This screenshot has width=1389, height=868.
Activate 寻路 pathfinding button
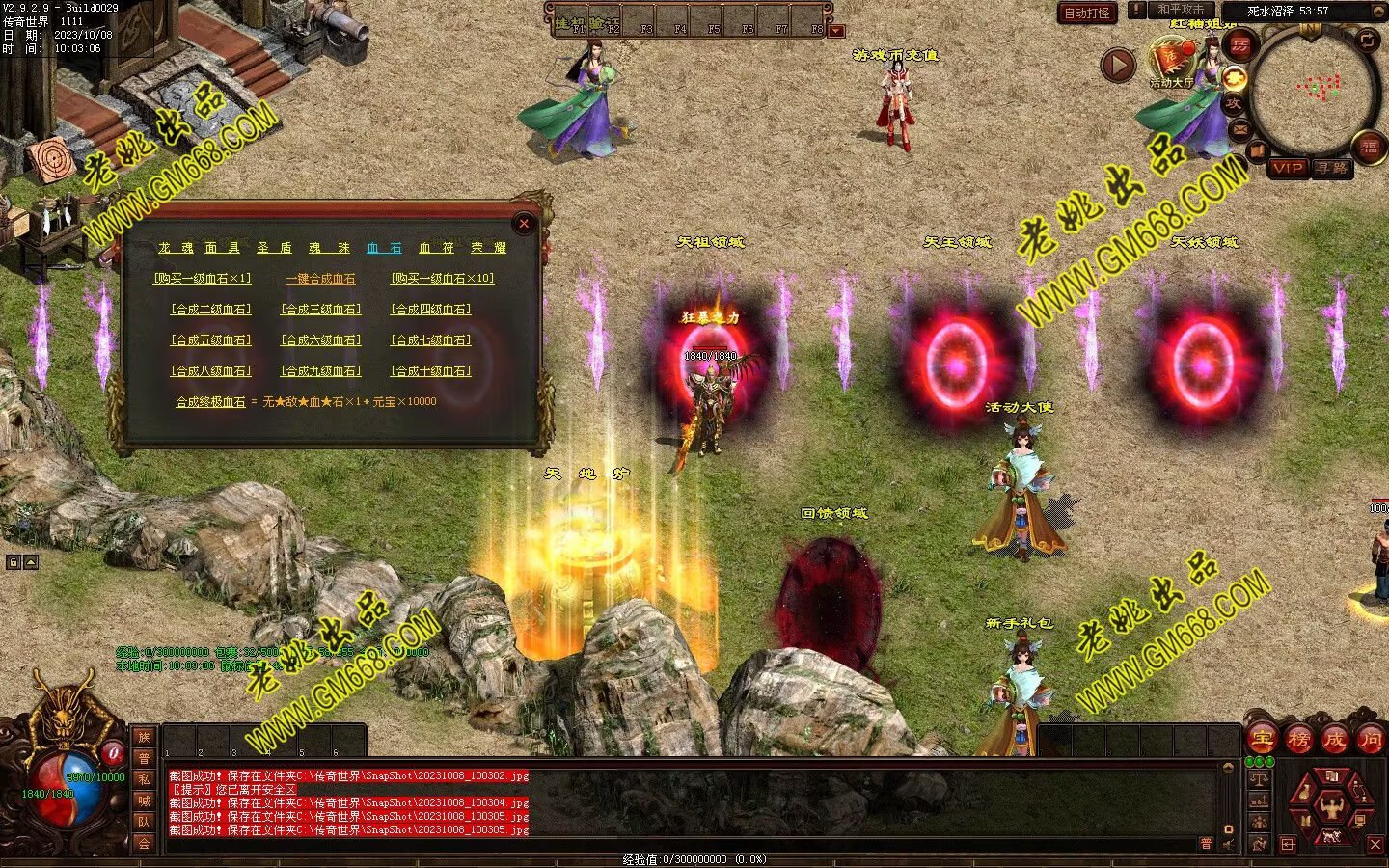(x=1332, y=168)
